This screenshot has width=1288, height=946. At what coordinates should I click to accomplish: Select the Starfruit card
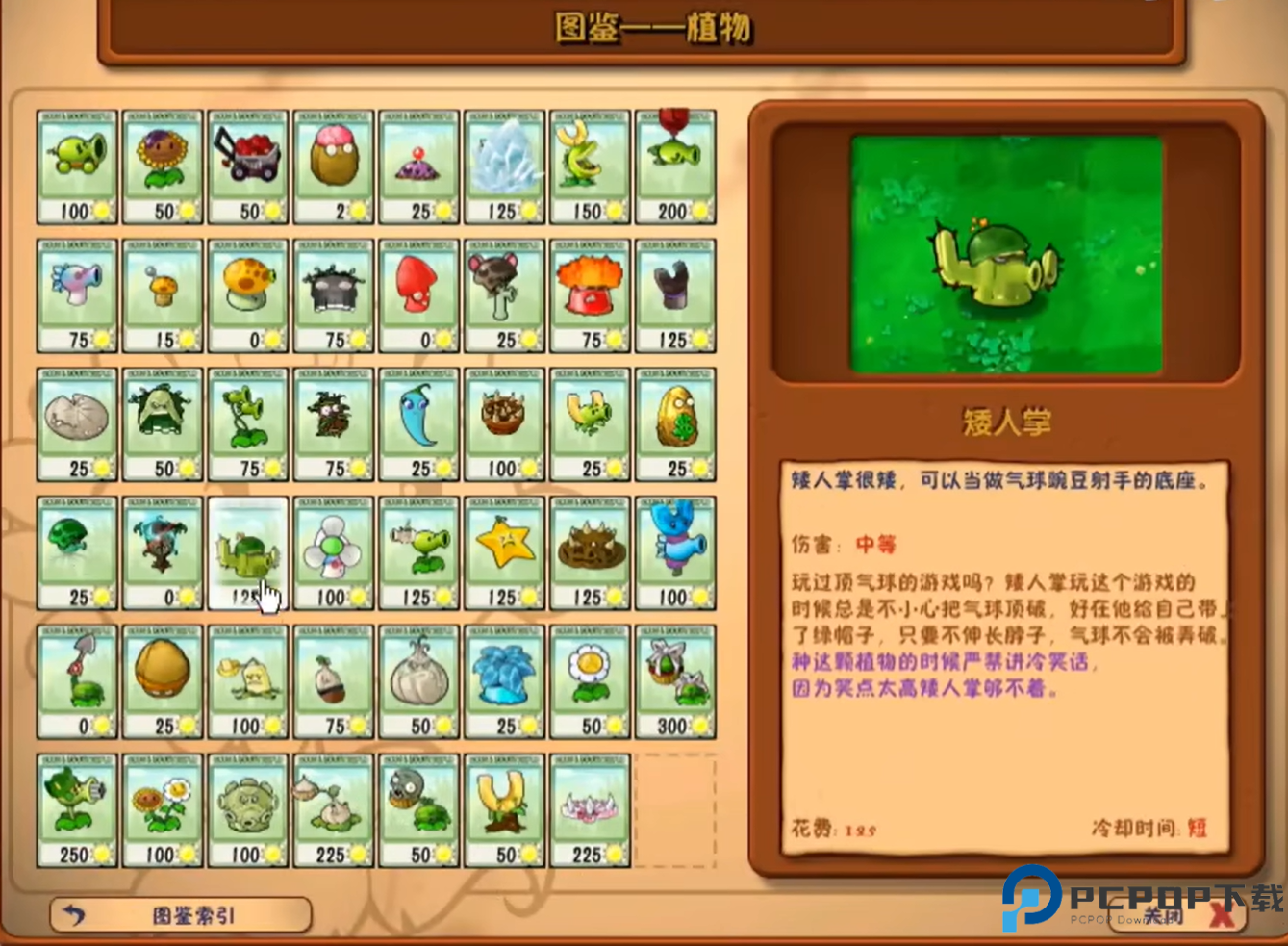[504, 553]
